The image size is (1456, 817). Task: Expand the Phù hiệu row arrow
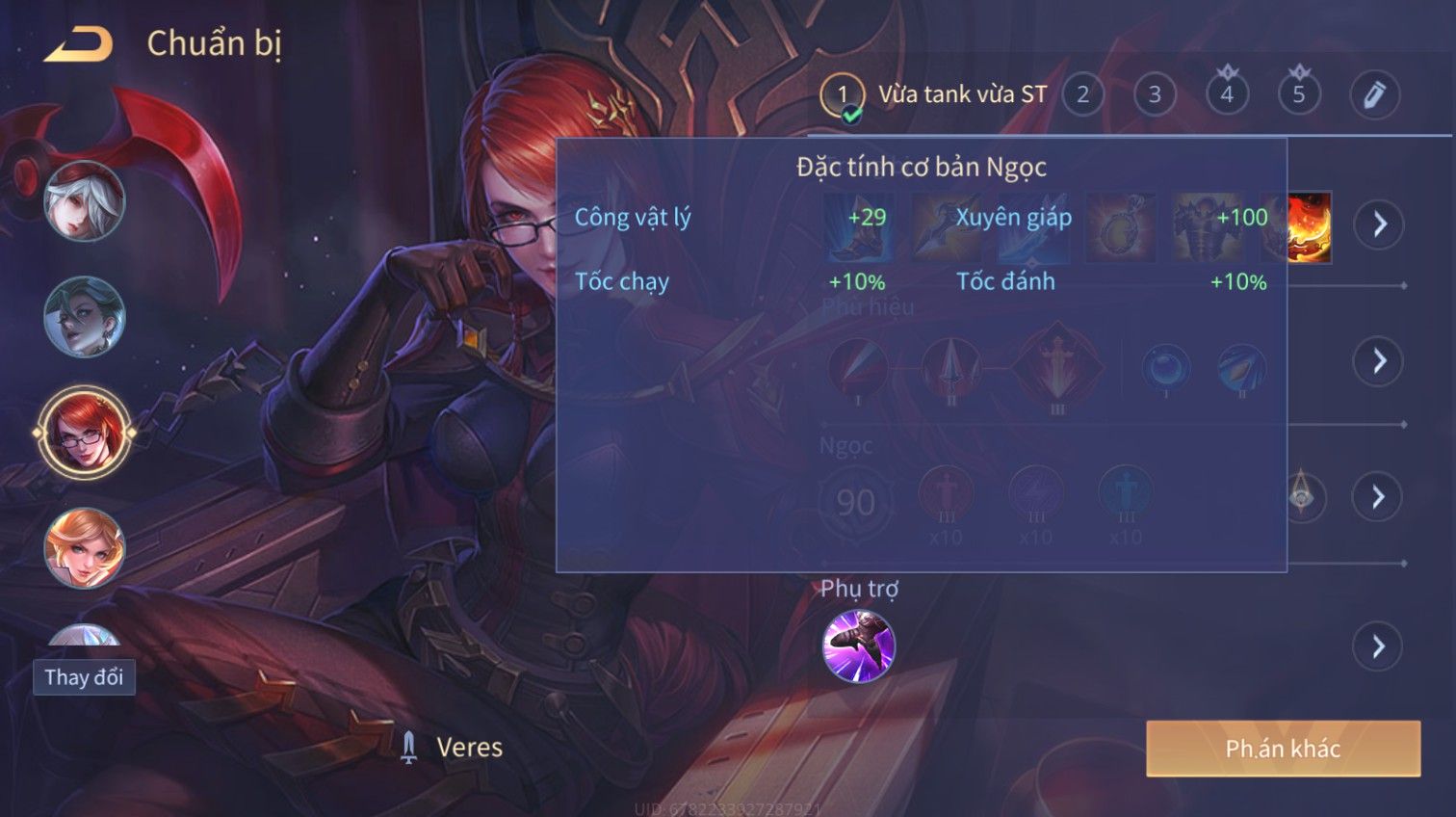pyautogui.click(x=1379, y=361)
